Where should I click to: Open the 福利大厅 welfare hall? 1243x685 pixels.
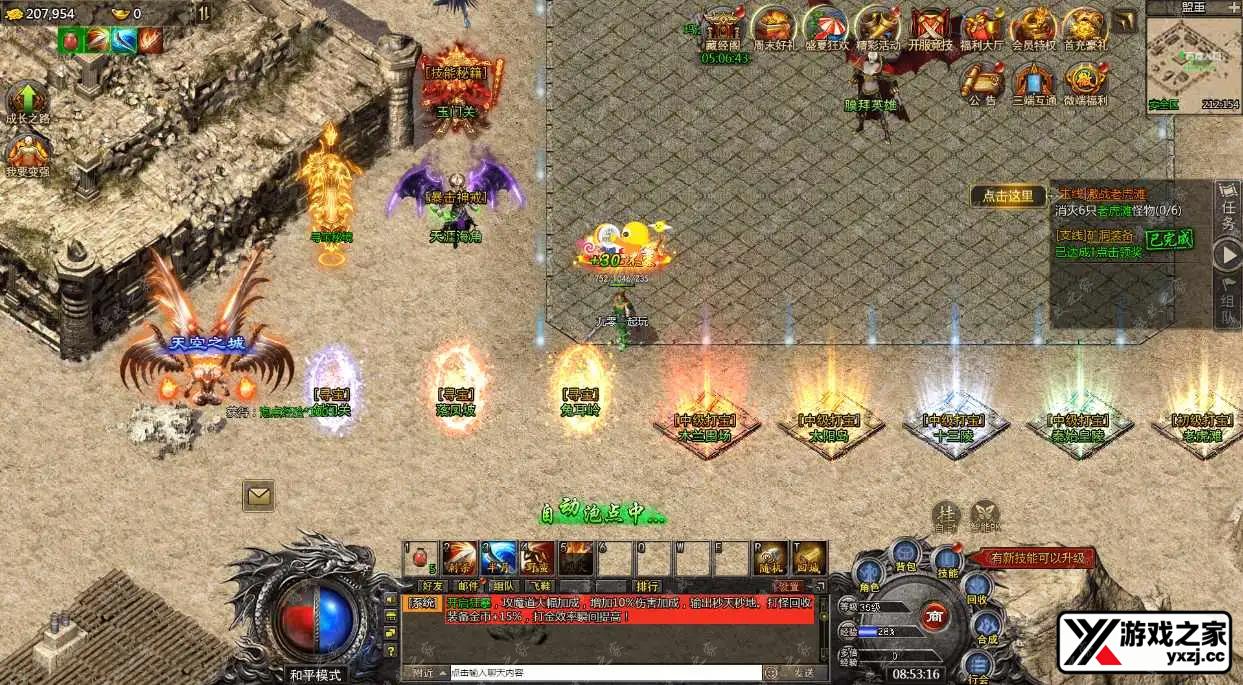tap(982, 27)
